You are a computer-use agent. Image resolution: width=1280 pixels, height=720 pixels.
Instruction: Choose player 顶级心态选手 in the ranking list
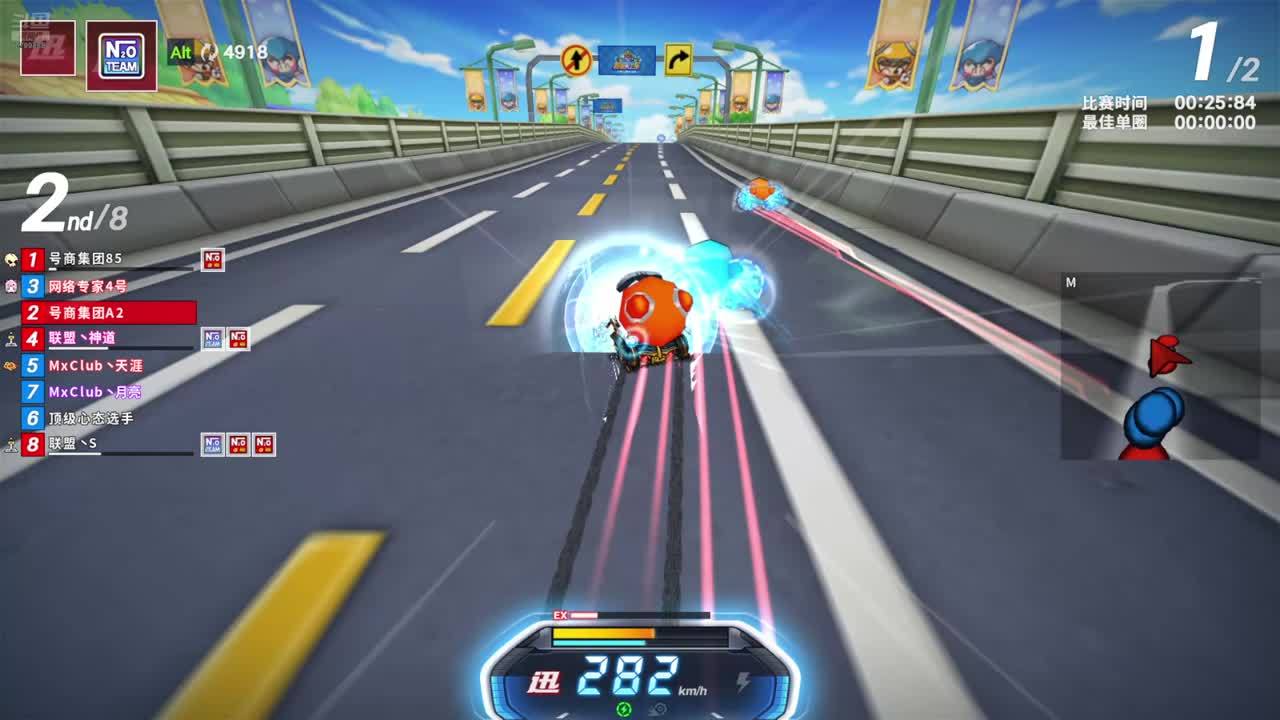(x=90, y=418)
